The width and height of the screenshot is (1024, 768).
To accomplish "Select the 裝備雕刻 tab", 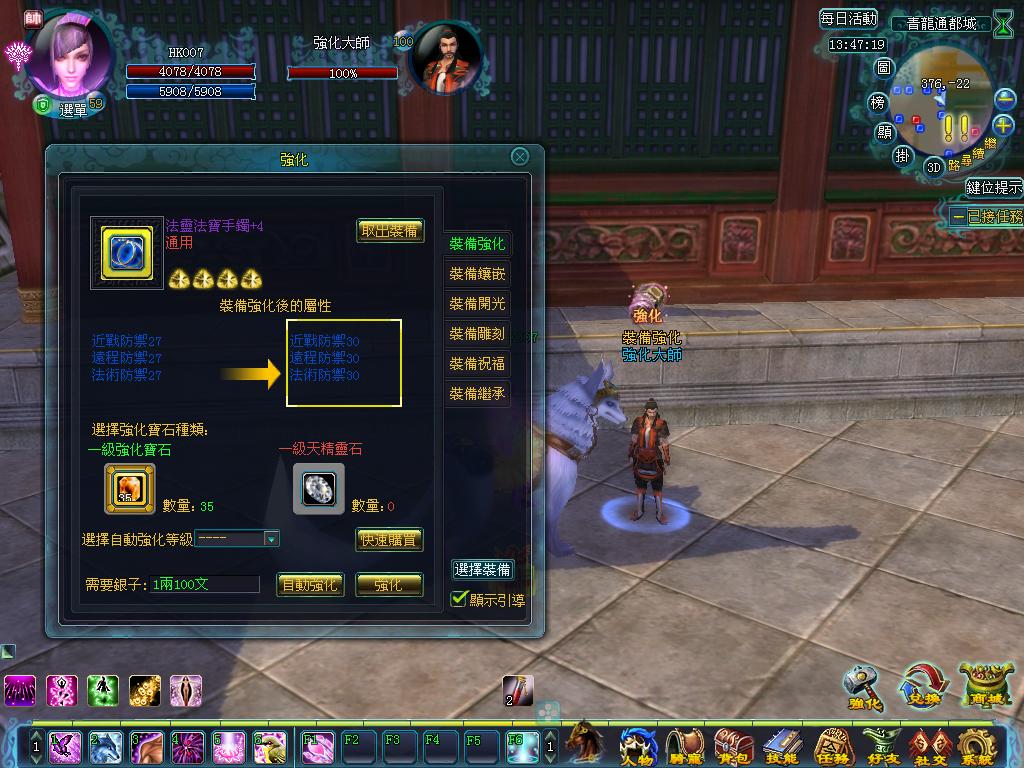I will [x=477, y=334].
